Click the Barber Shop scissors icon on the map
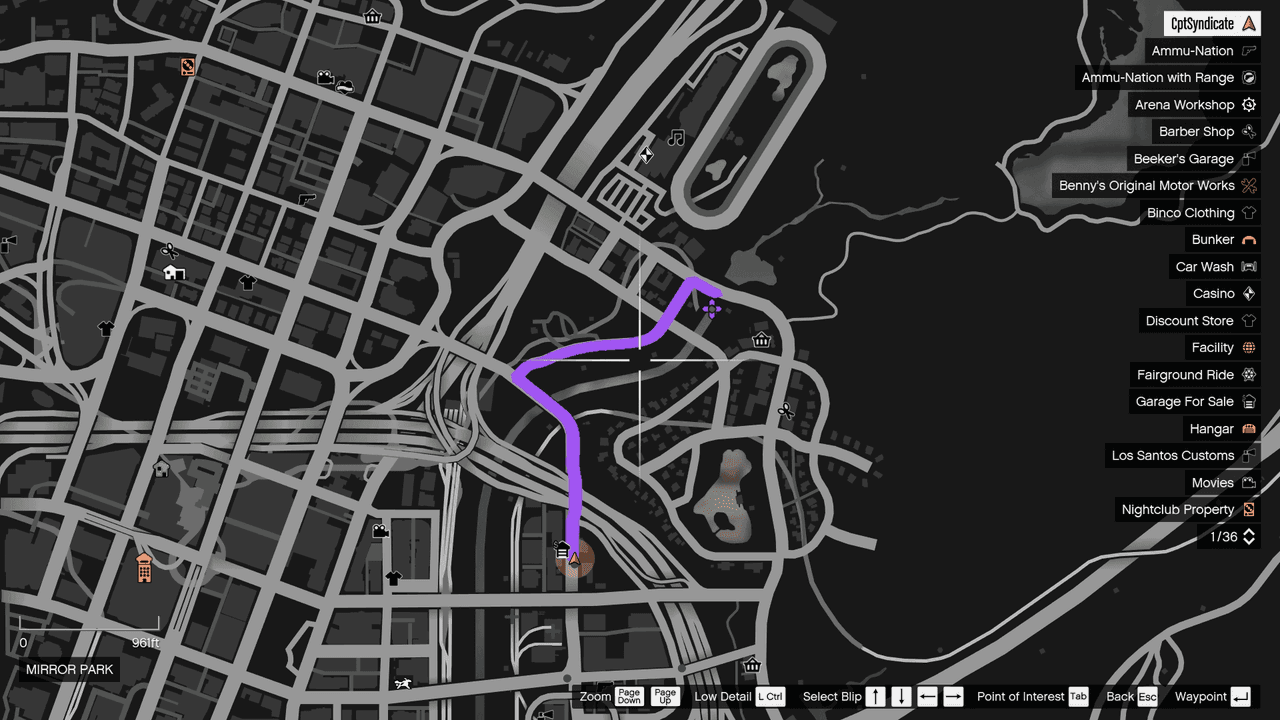Image resolution: width=1280 pixels, height=720 pixels. 169,250
